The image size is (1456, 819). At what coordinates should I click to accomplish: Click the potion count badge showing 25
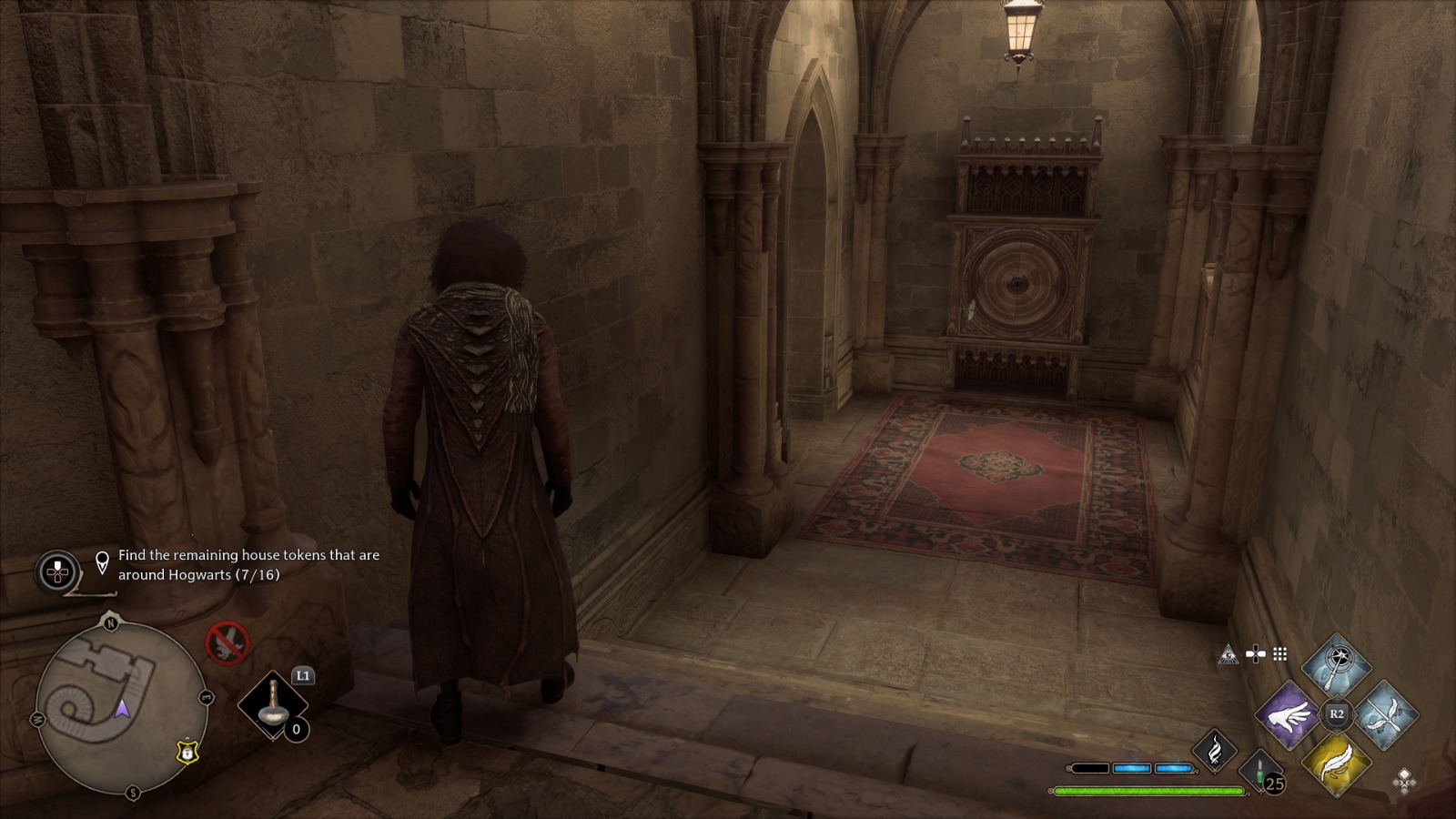1272,784
